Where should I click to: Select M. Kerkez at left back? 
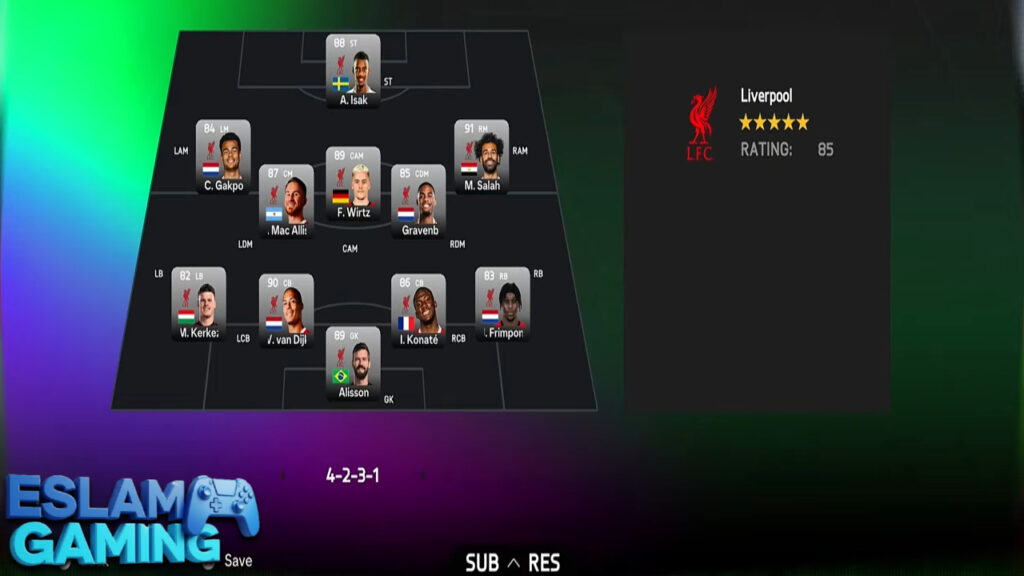click(198, 304)
